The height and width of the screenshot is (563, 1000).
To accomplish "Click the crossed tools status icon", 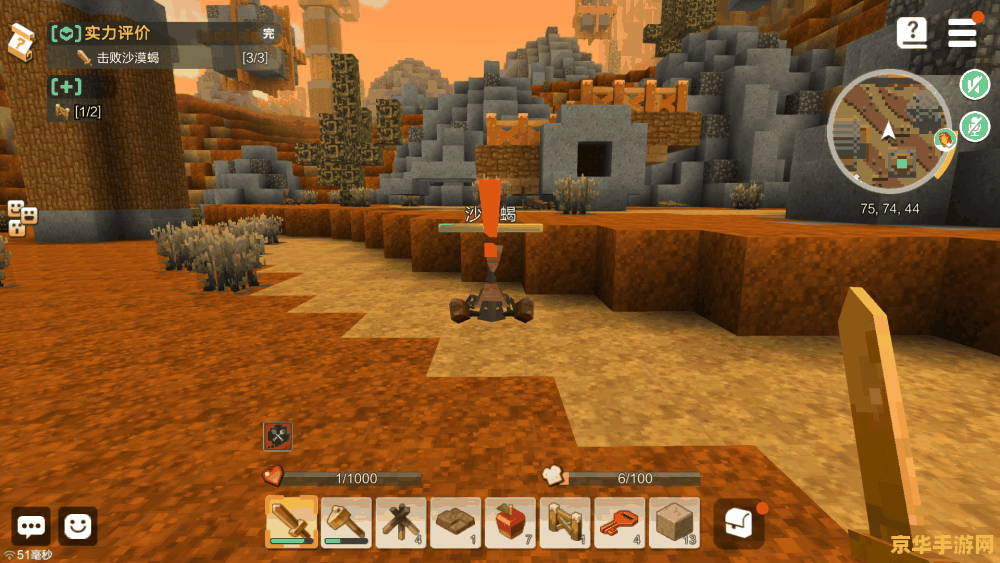I will (277, 436).
